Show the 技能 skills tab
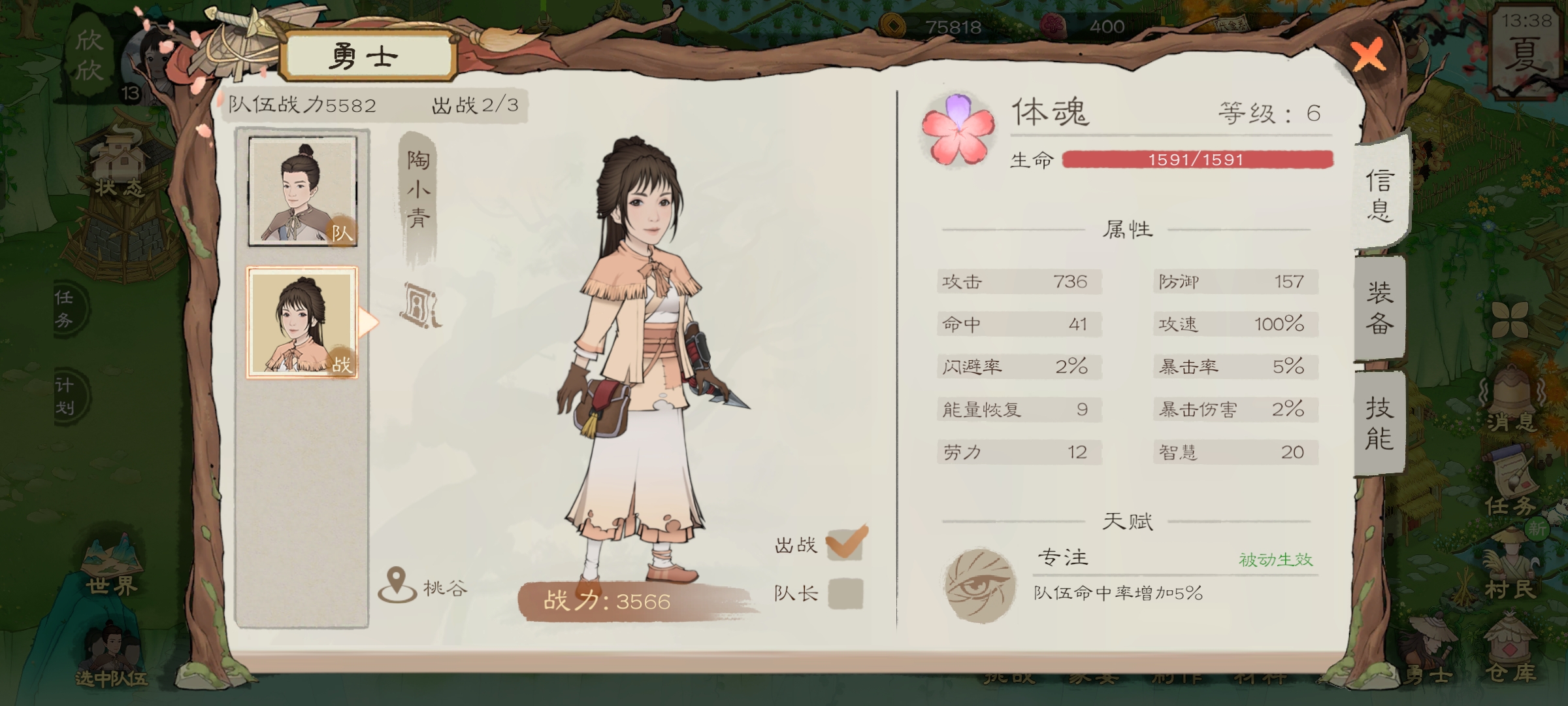This screenshot has width=1568, height=706. click(1380, 423)
